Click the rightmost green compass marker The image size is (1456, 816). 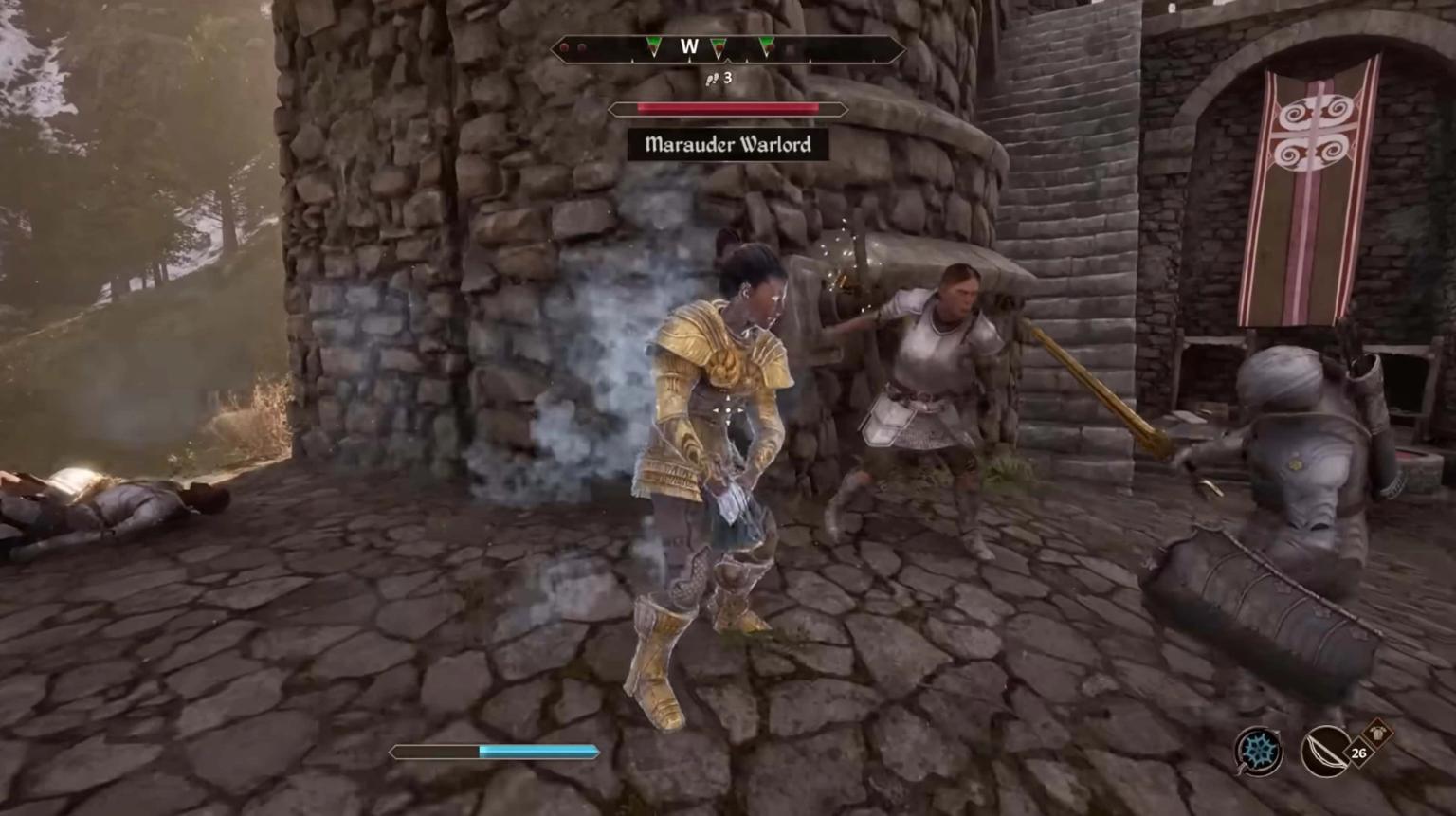pos(767,45)
